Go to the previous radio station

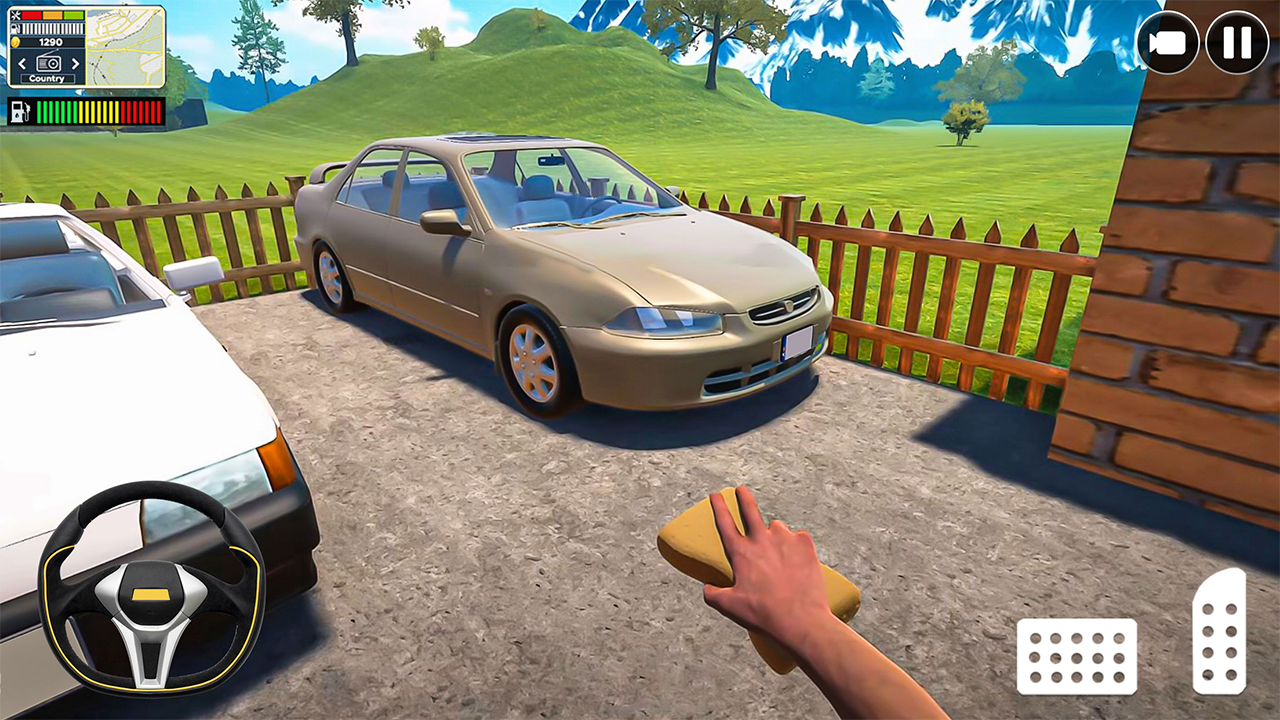click(23, 63)
